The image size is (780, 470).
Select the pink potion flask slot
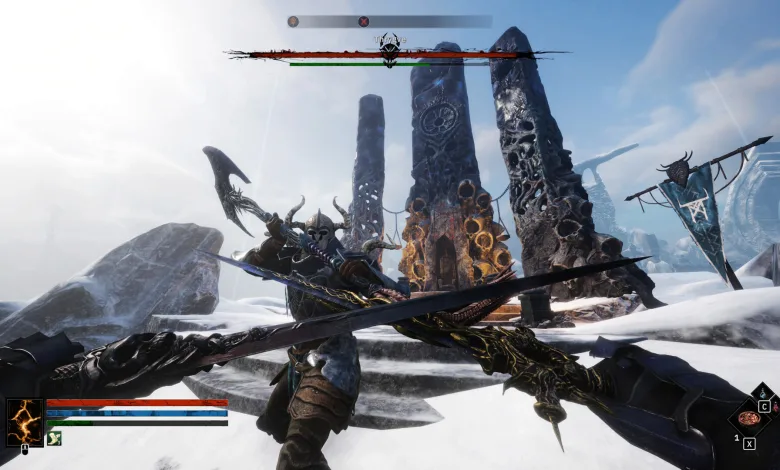pyautogui.click(x=775, y=407)
